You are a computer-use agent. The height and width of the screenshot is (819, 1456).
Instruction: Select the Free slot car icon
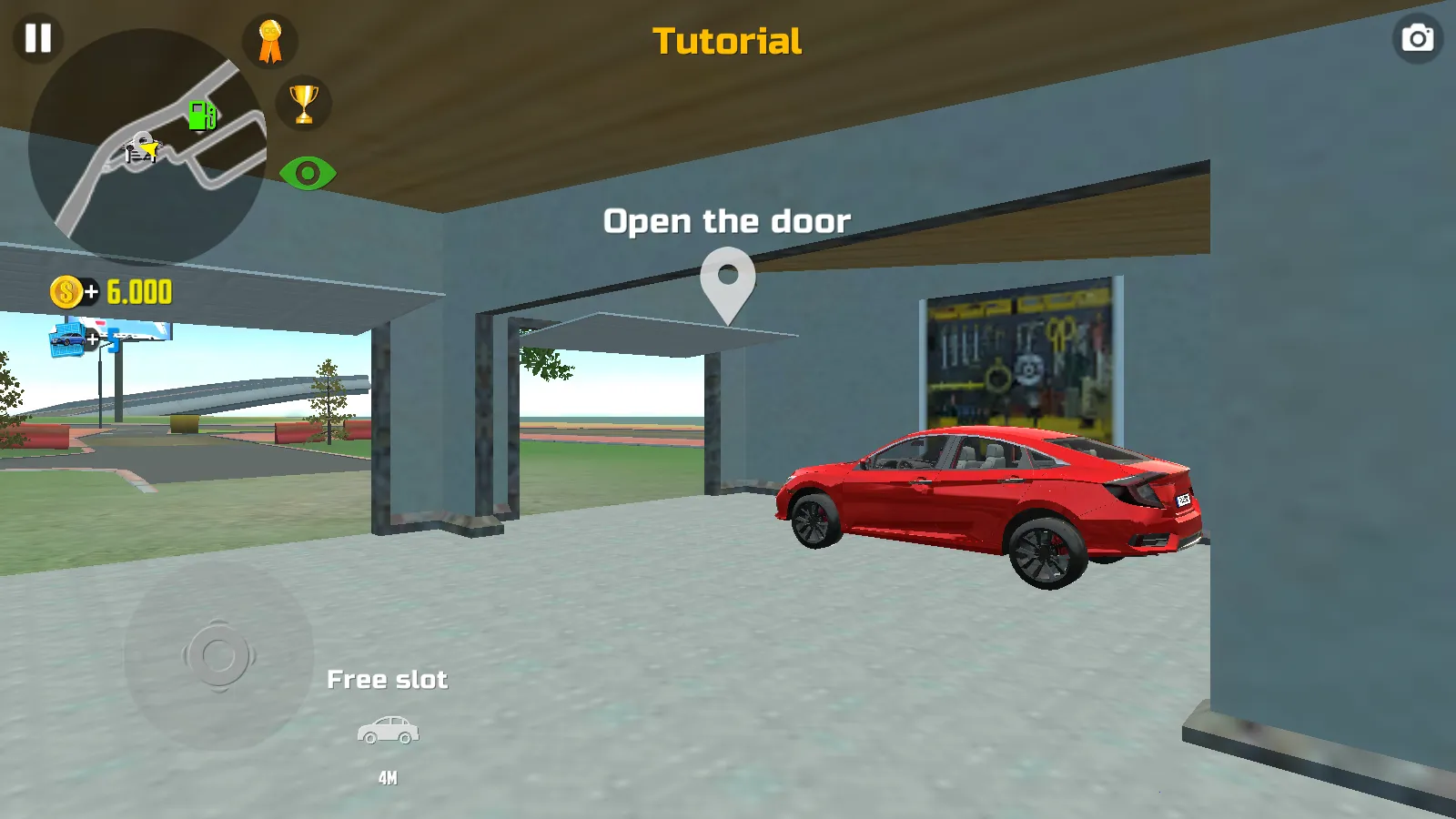pos(388,731)
